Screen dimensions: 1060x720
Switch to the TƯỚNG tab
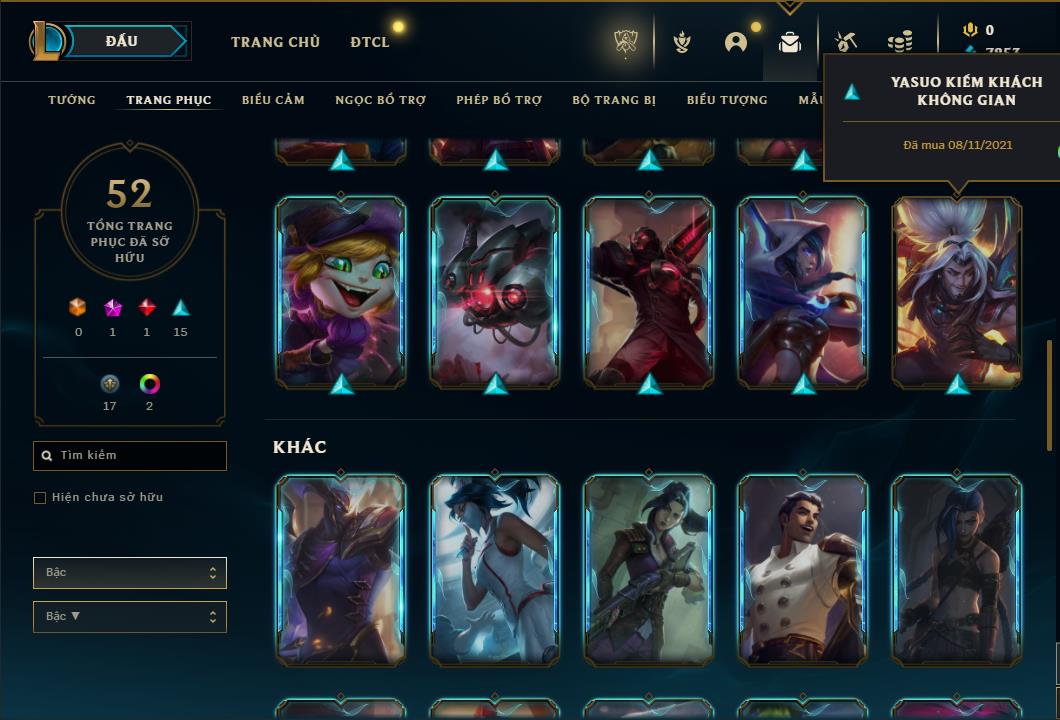(x=72, y=100)
